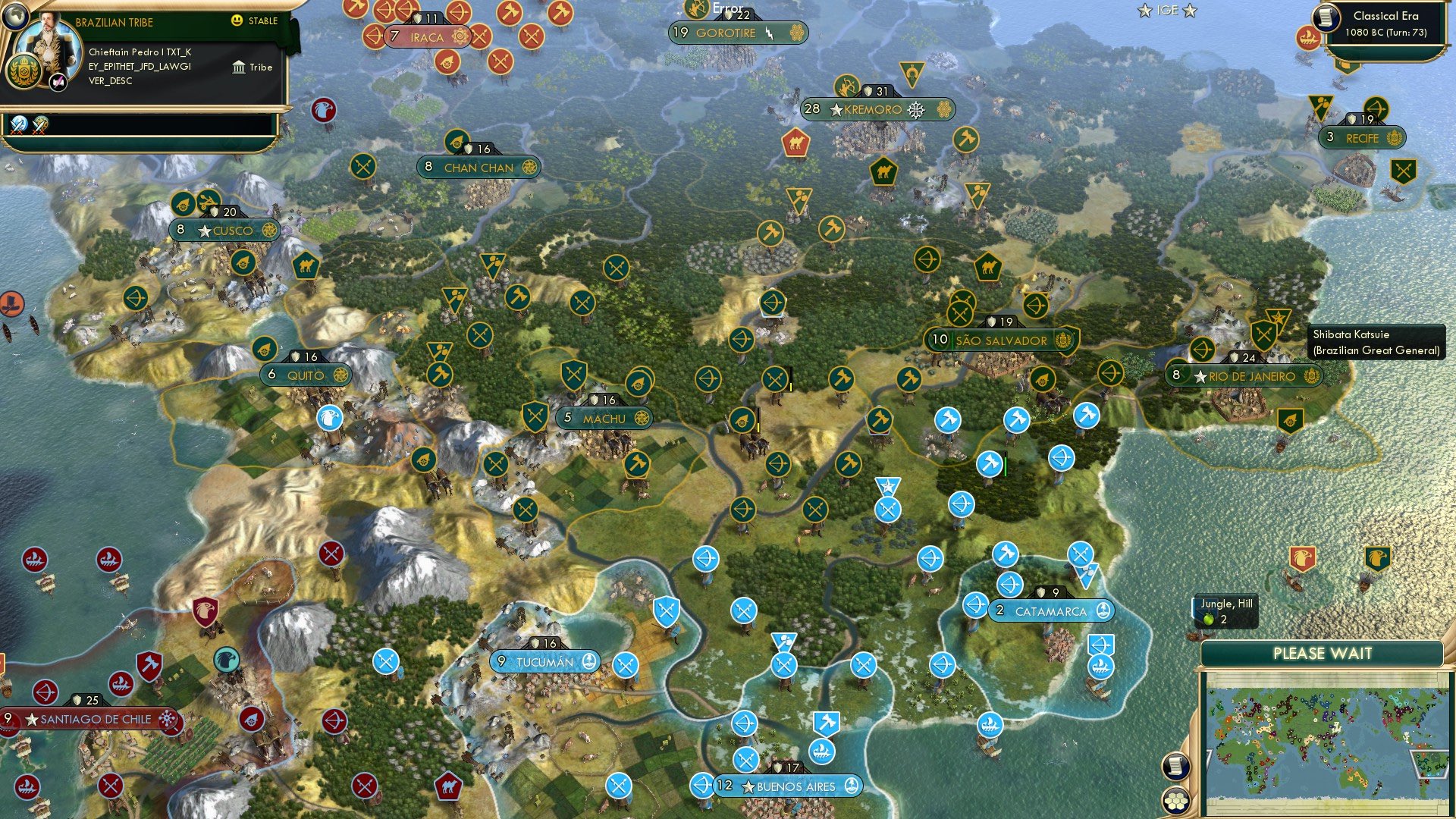Click the PLEASE WAIT banner above the minimap
Viewport: 1456px width, 819px height.
click(x=1325, y=652)
